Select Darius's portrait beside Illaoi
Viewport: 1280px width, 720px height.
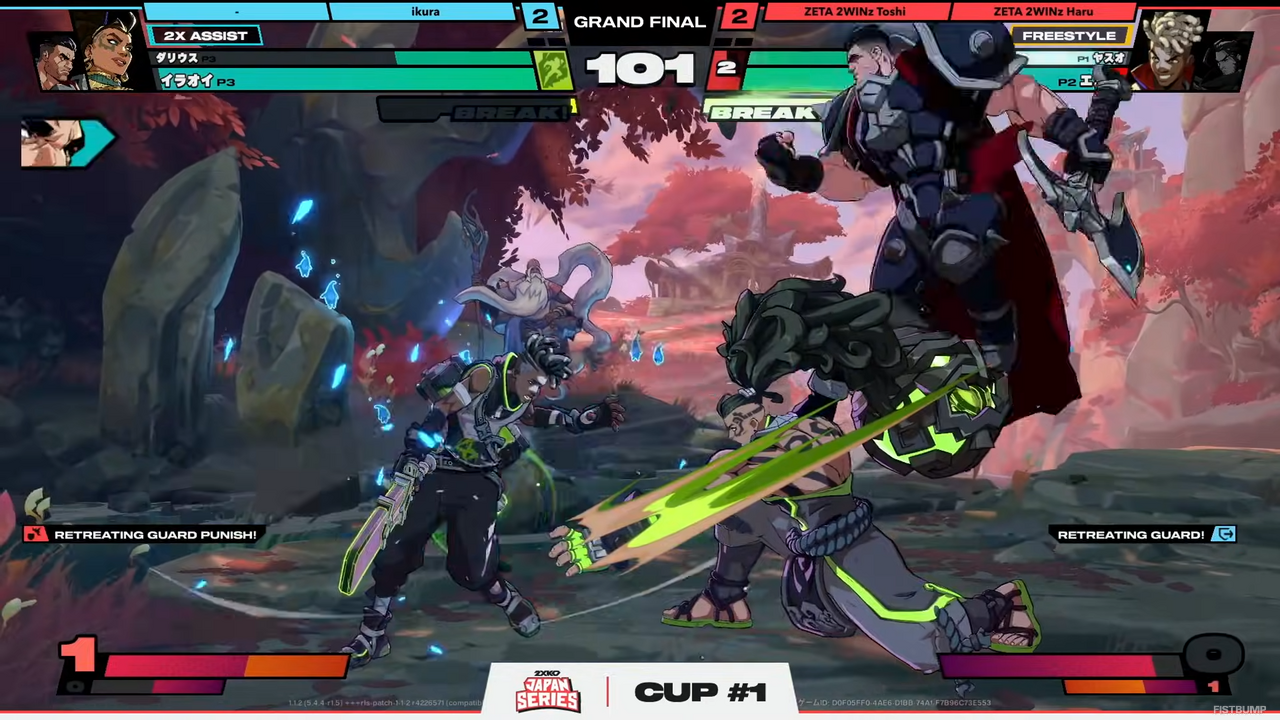click(x=55, y=60)
